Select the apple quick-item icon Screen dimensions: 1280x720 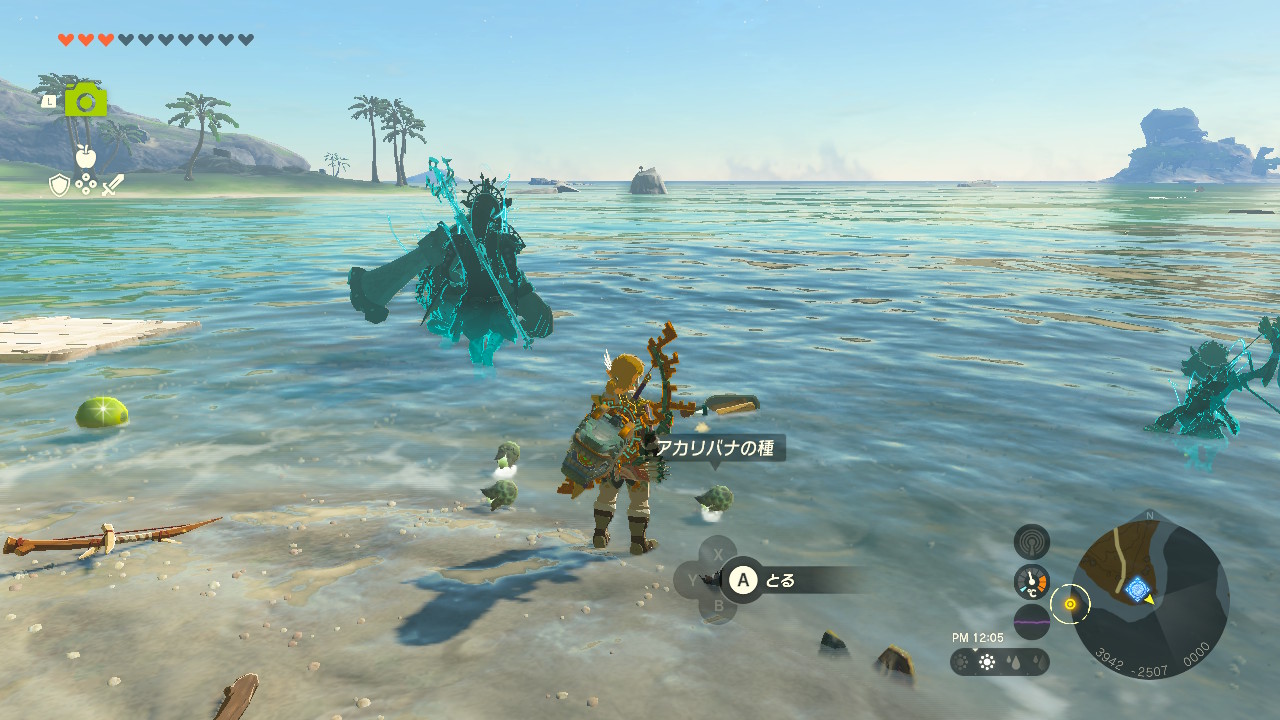tap(85, 155)
